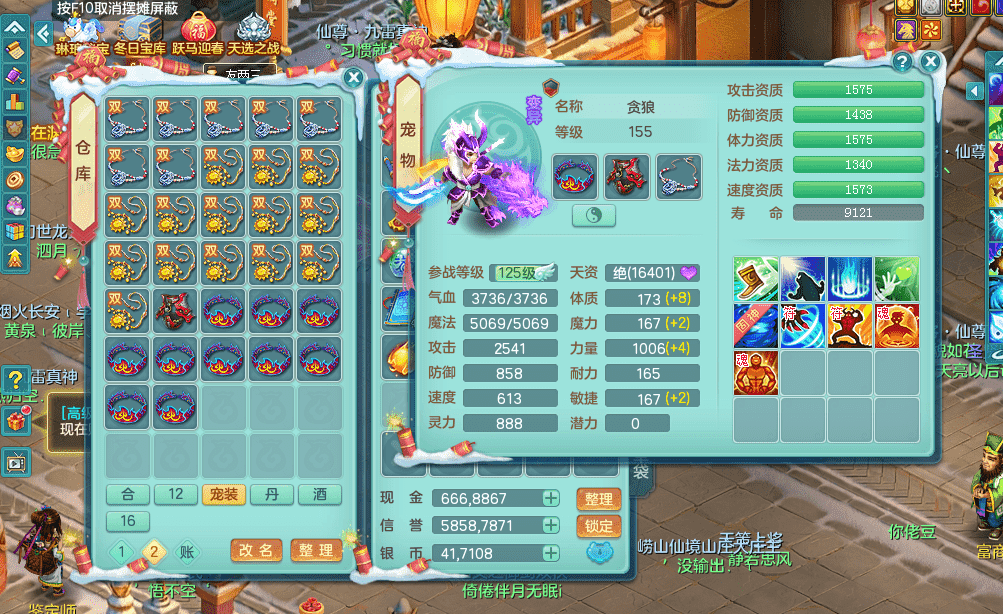Switch to the 宠装 warehouse tab
Screen dimensions: 1003x614
click(x=224, y=494)
